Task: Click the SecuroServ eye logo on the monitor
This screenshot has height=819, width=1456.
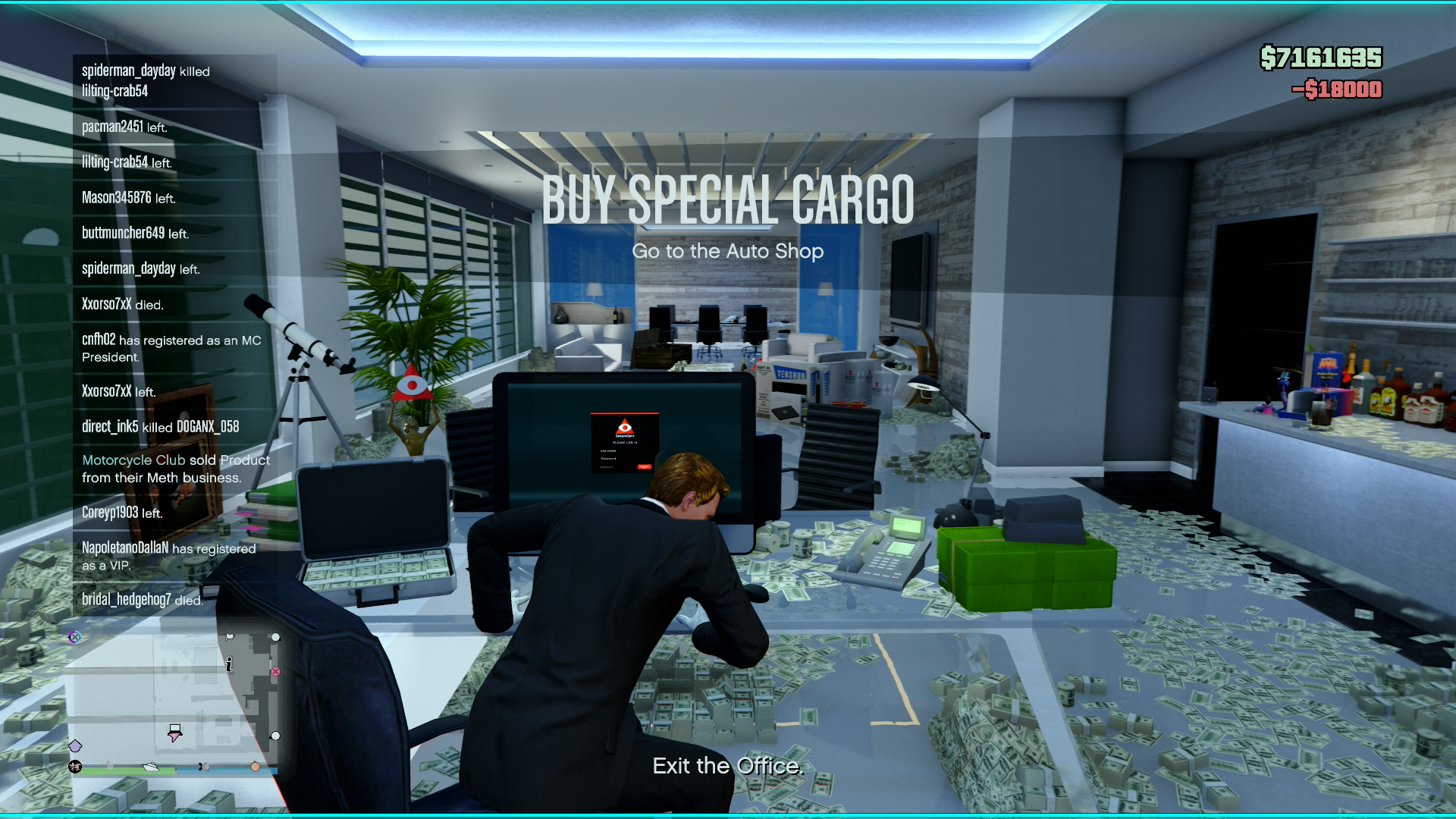Action: (625, 426)
